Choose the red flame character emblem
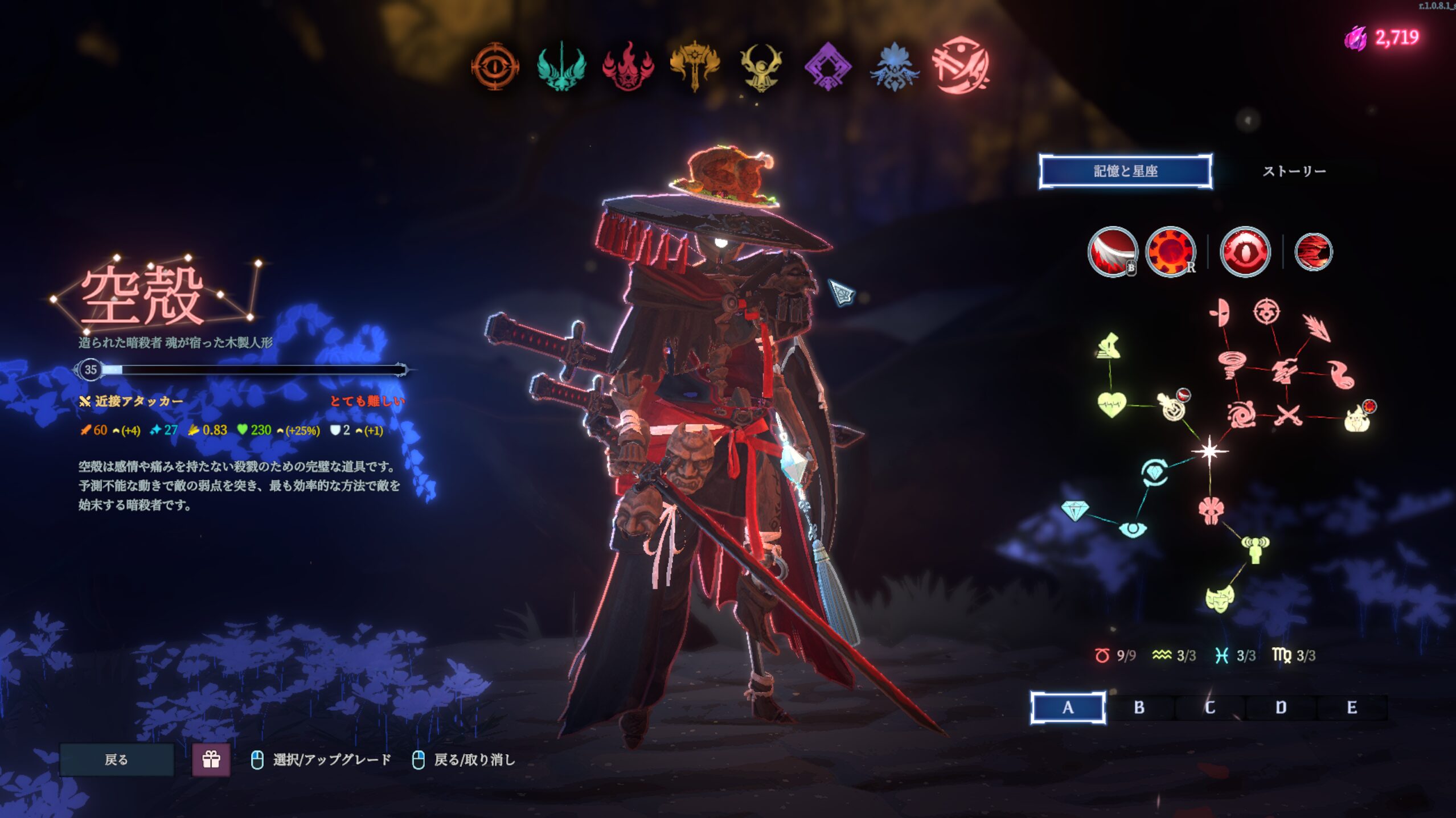This screenshot has width=1456, height=818. [628, 67]
